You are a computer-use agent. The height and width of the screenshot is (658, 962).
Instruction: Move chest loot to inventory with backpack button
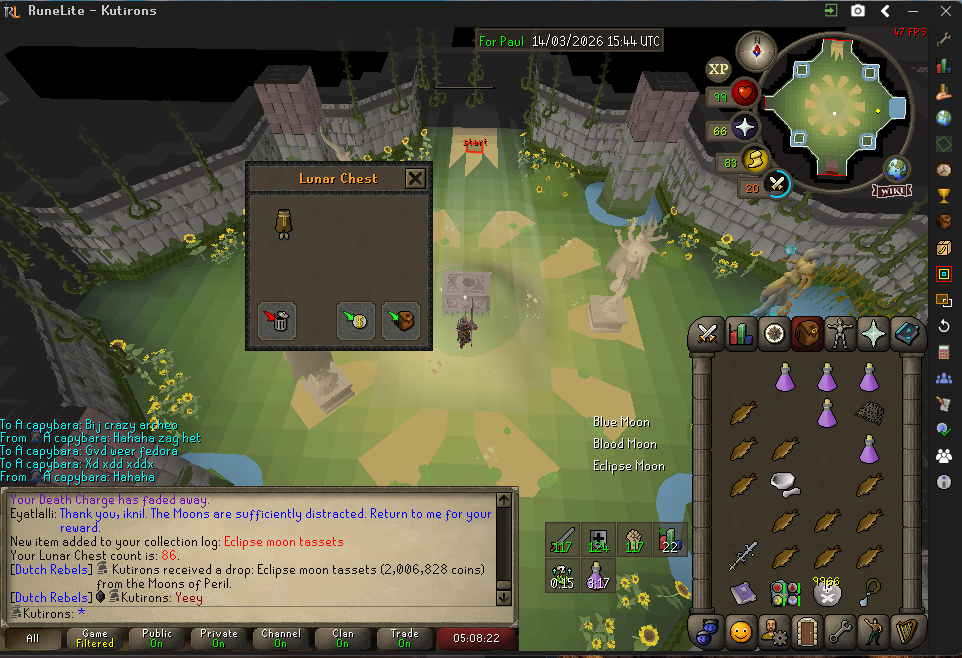401,321
